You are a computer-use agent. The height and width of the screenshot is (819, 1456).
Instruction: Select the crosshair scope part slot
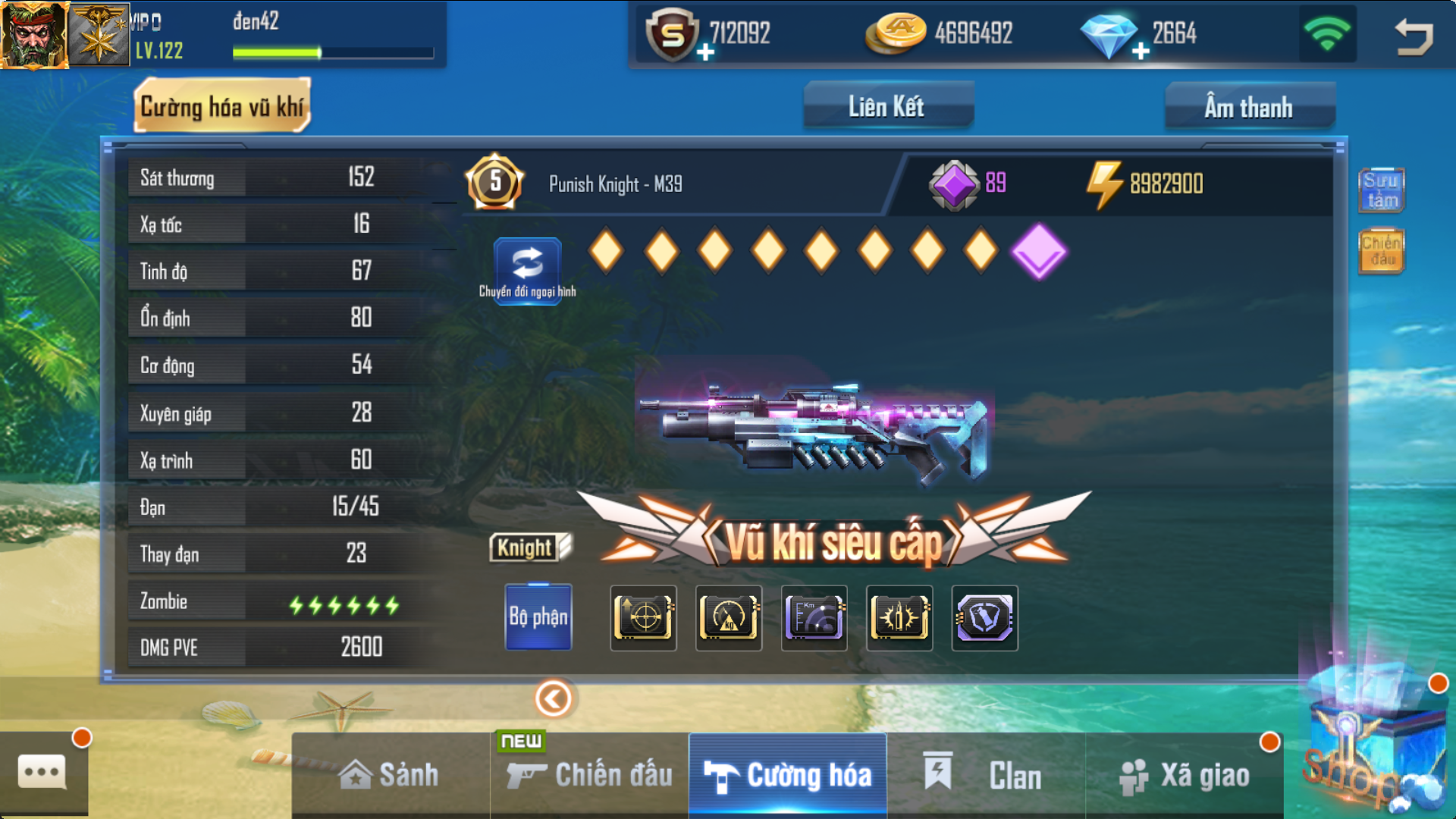click(643, 617)
